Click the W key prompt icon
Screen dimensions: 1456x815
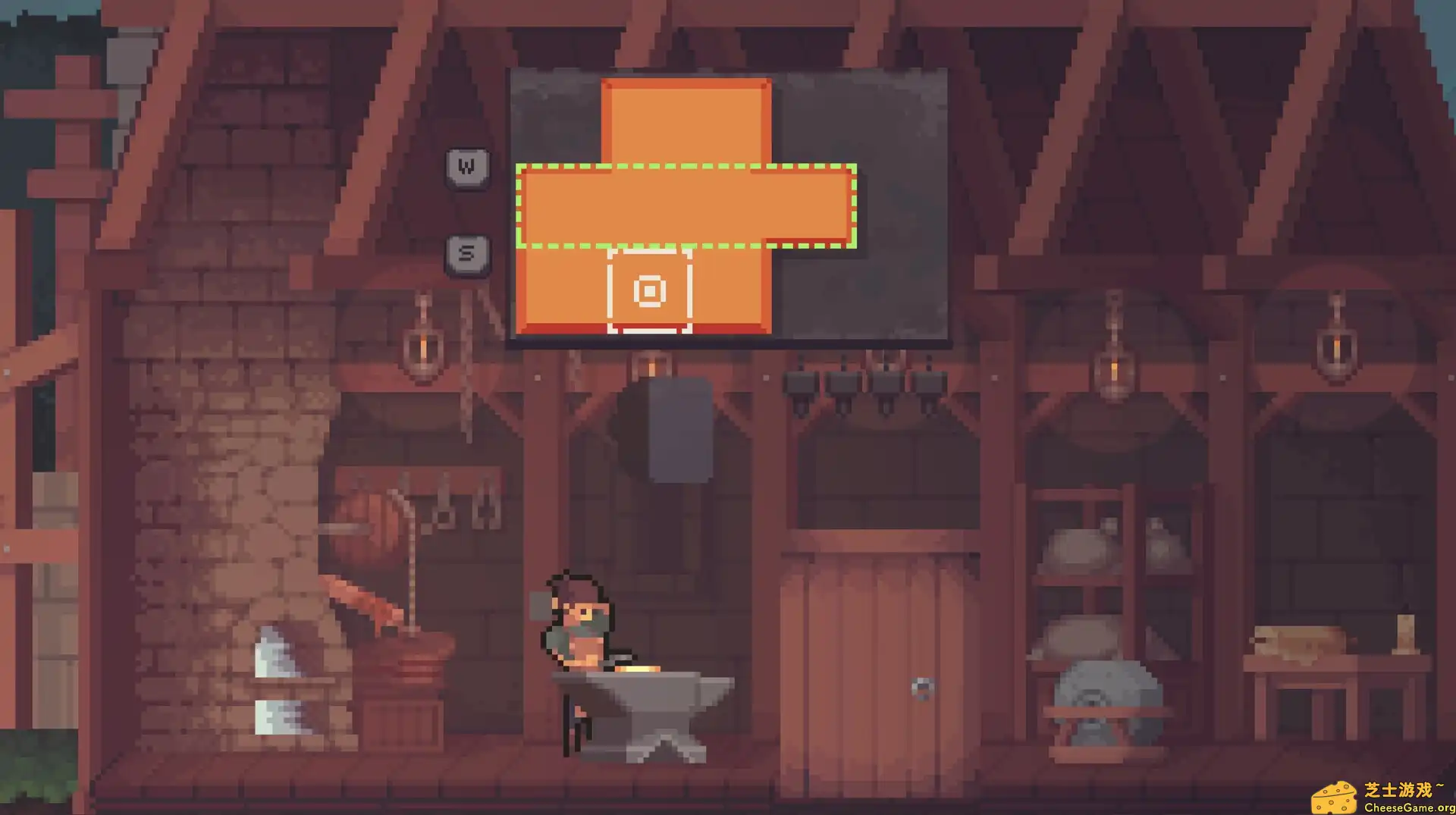[465, 167]
